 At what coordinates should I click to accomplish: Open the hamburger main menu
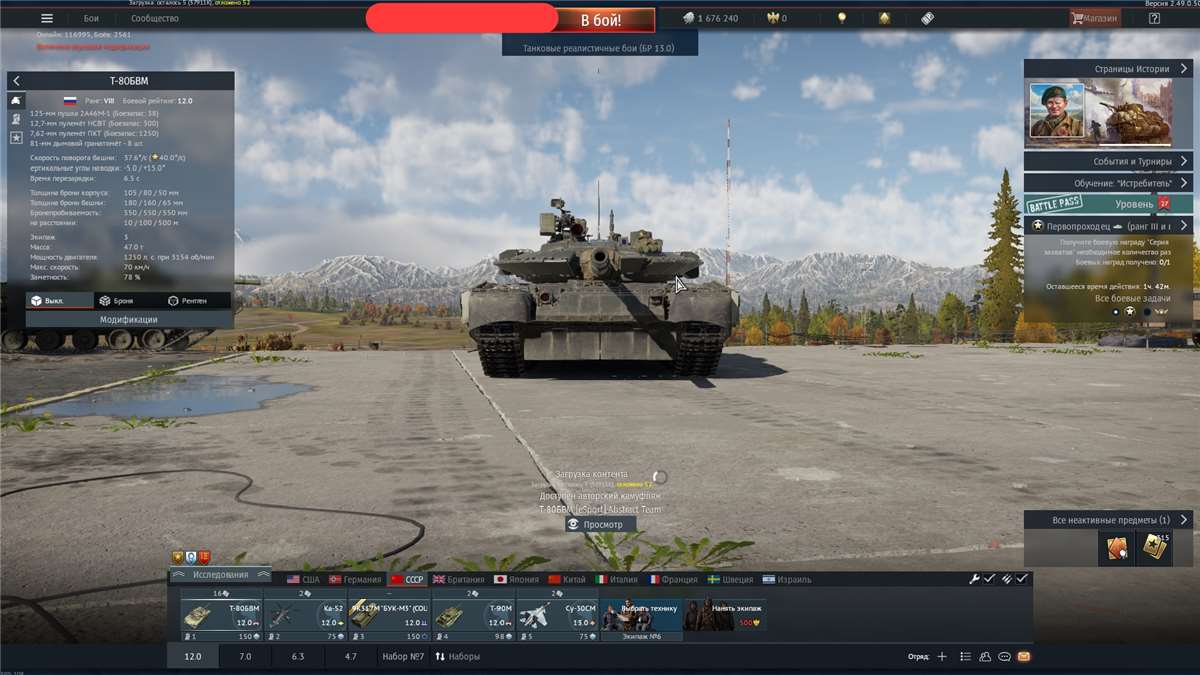[x=47, y=18]
